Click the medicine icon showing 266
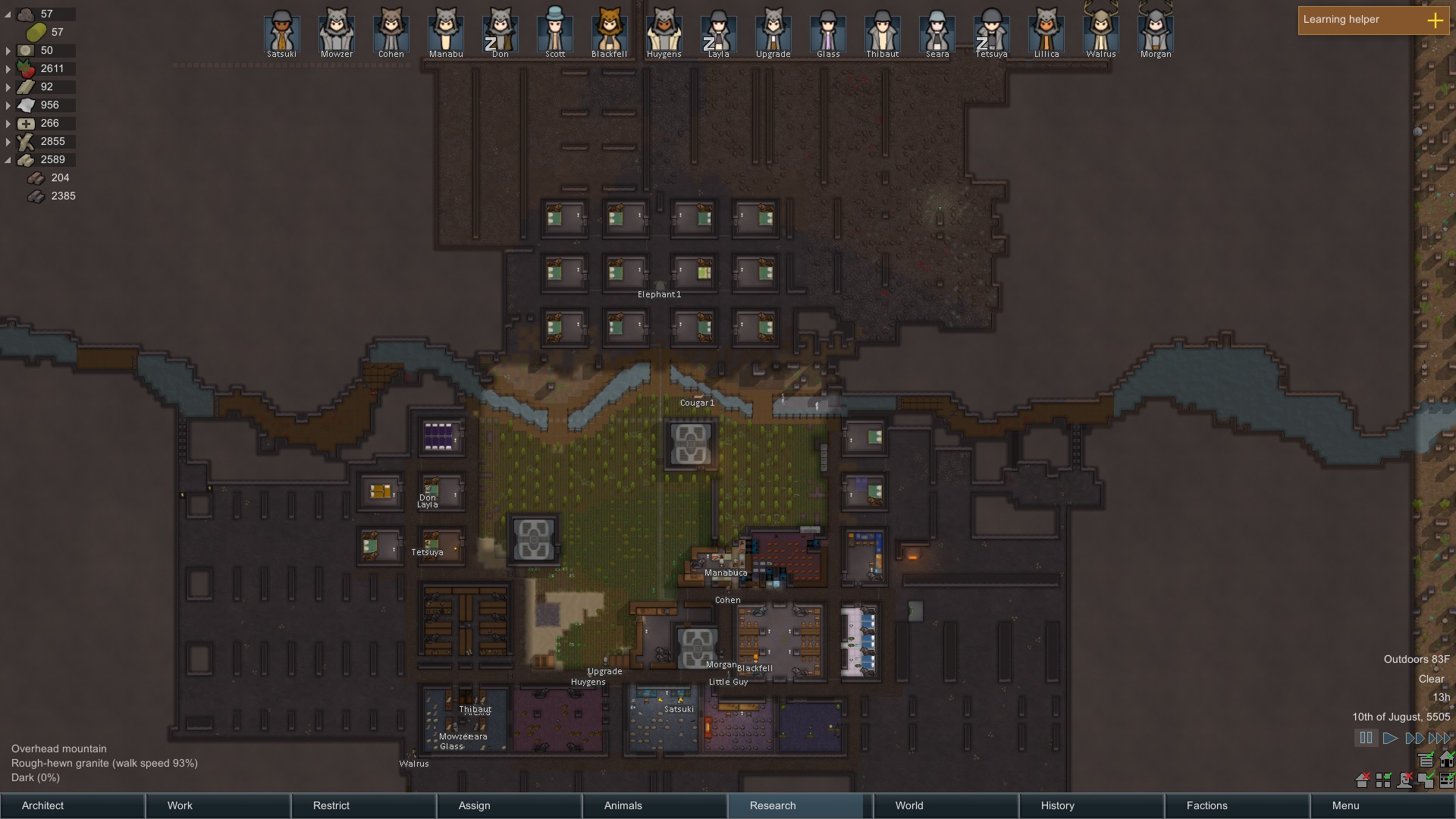The height and width of the screenshot is (819, 1456). pyautogui.click(x=26, y=123)
